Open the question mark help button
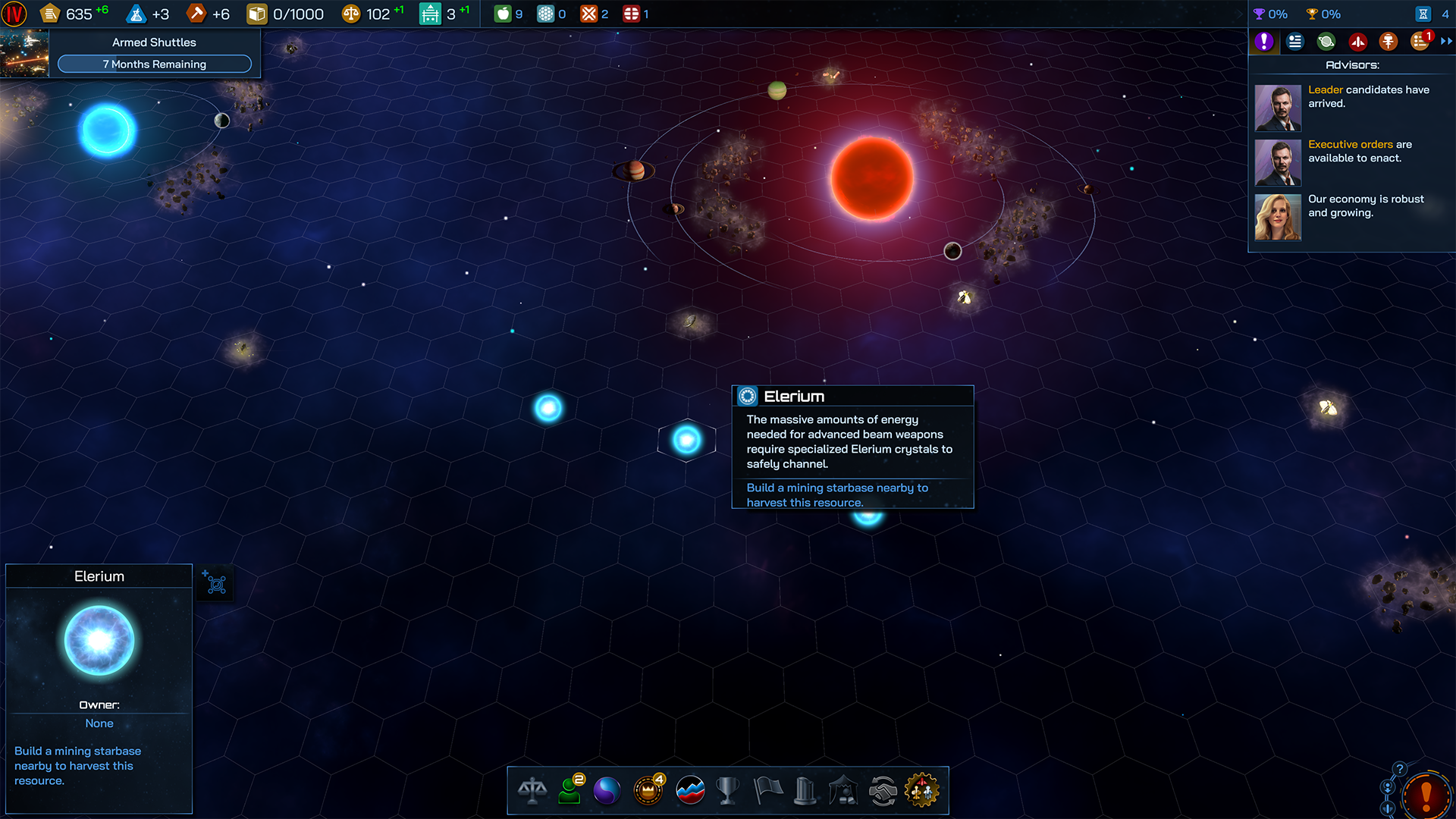This screenshot has width=1456, height=819. [x=1400, y=769]
